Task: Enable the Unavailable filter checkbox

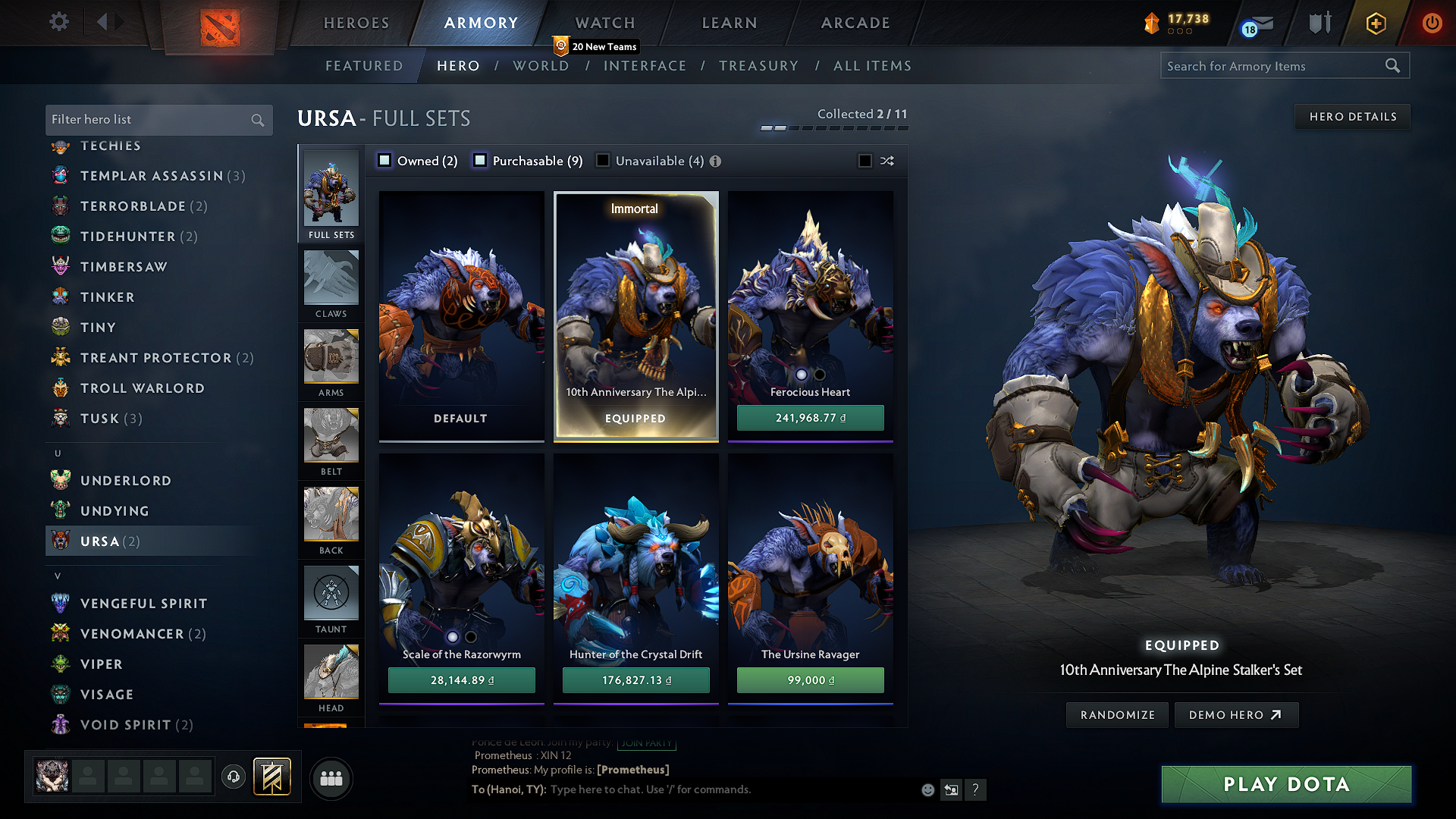Action: [x=603, y=161]
